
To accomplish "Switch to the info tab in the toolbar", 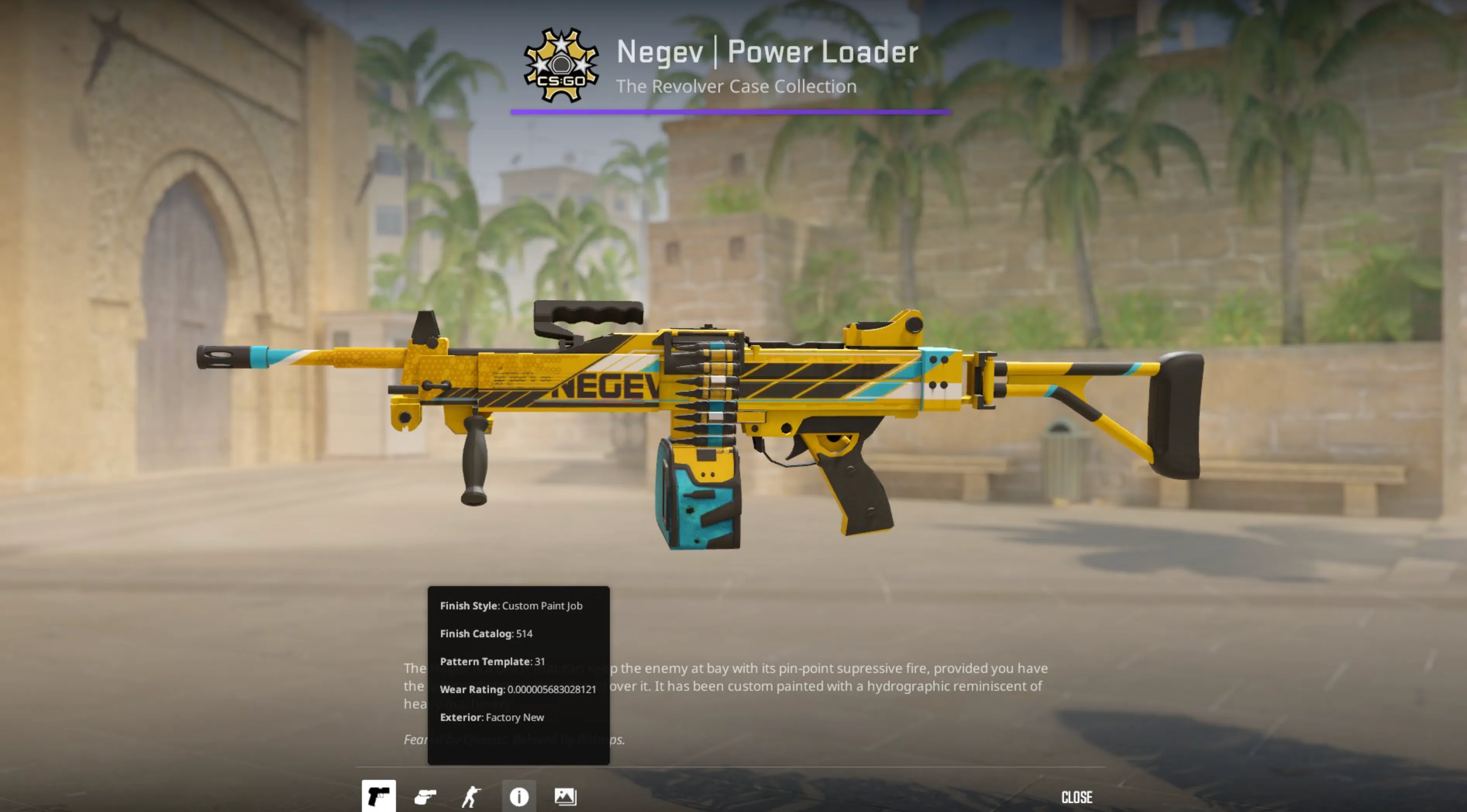I will 519,797.
